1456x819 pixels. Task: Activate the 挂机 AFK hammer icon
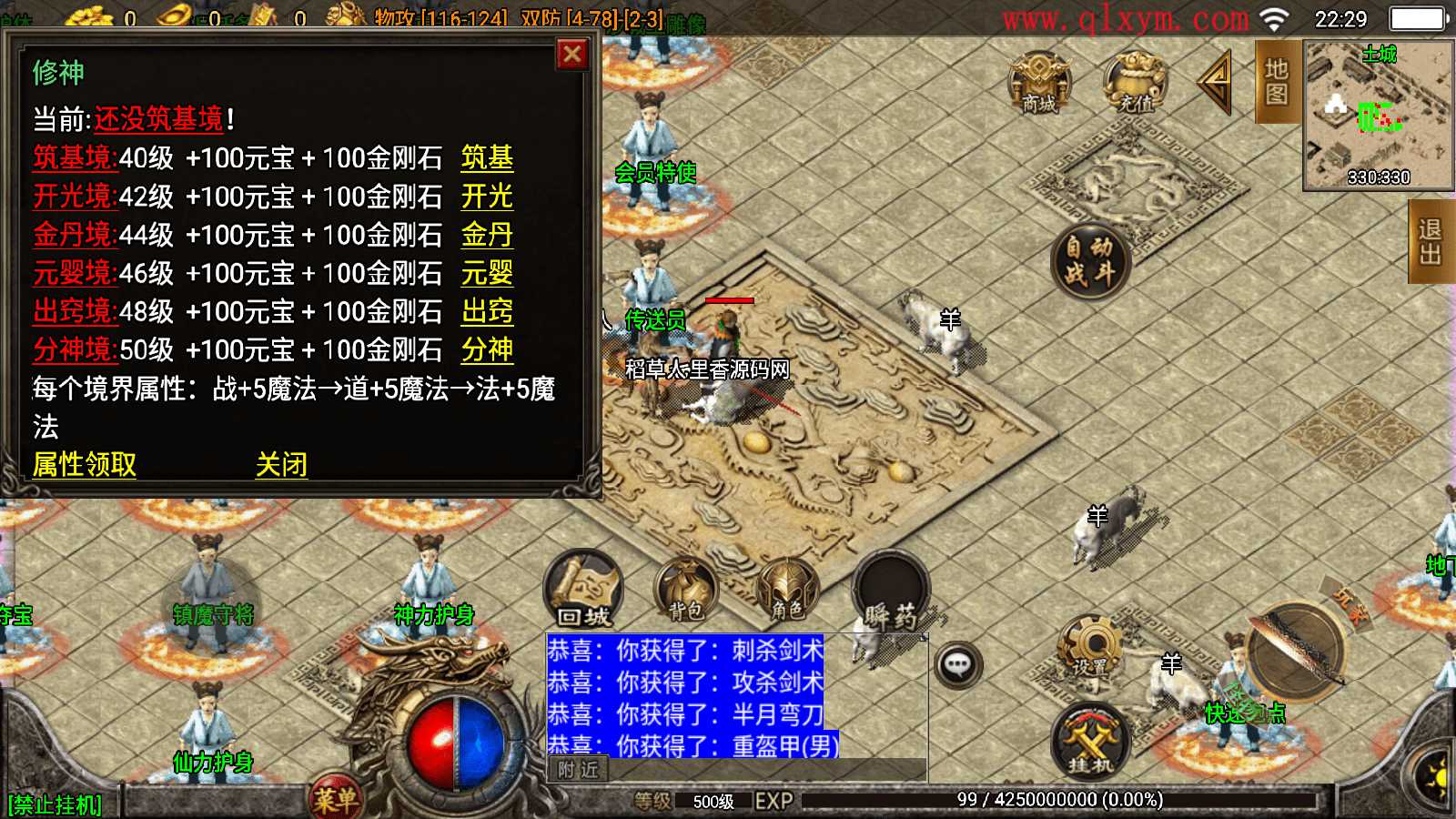pyautogui.click(x=1088, y=742)
